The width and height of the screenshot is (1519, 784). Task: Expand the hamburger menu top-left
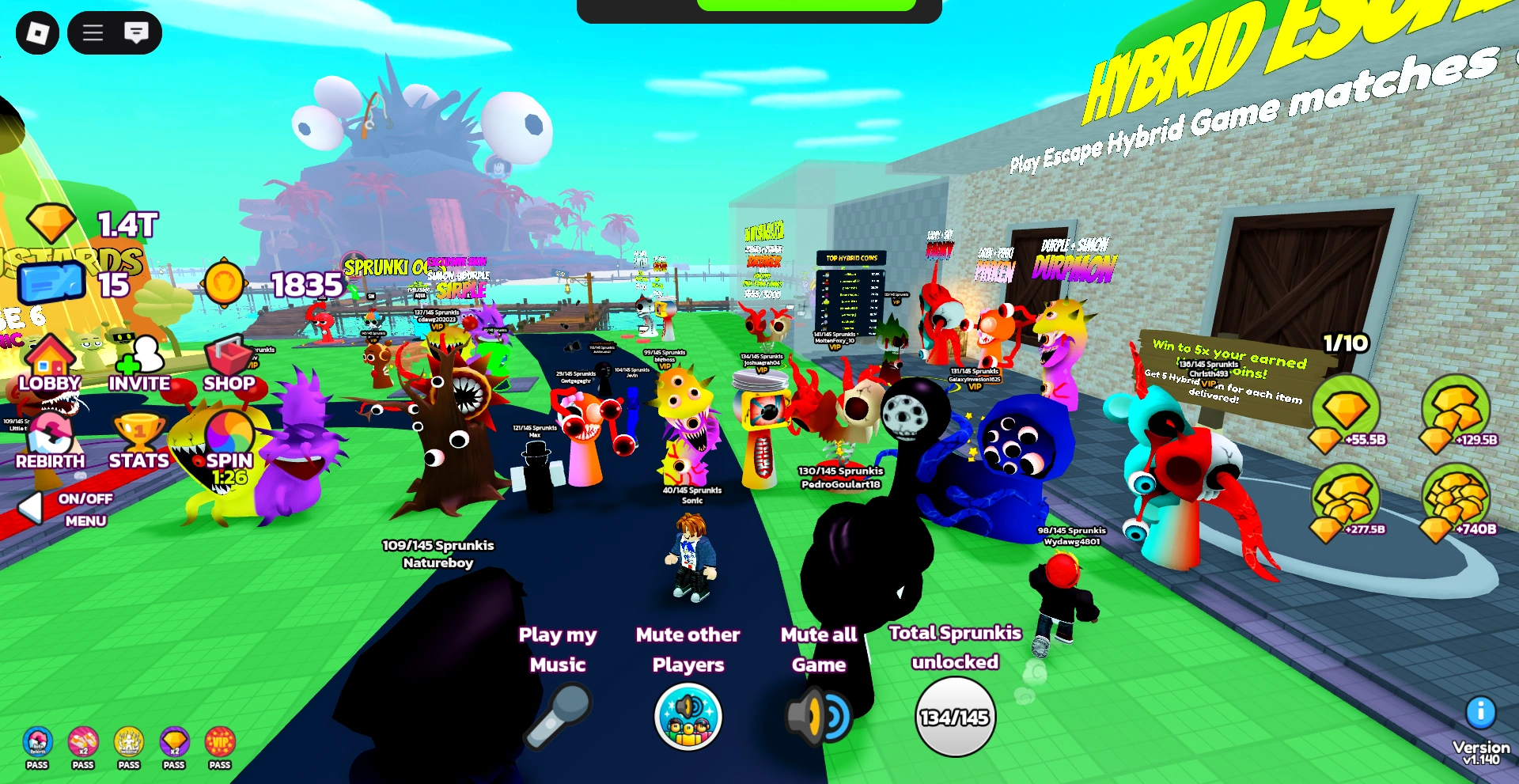point(92,33)
